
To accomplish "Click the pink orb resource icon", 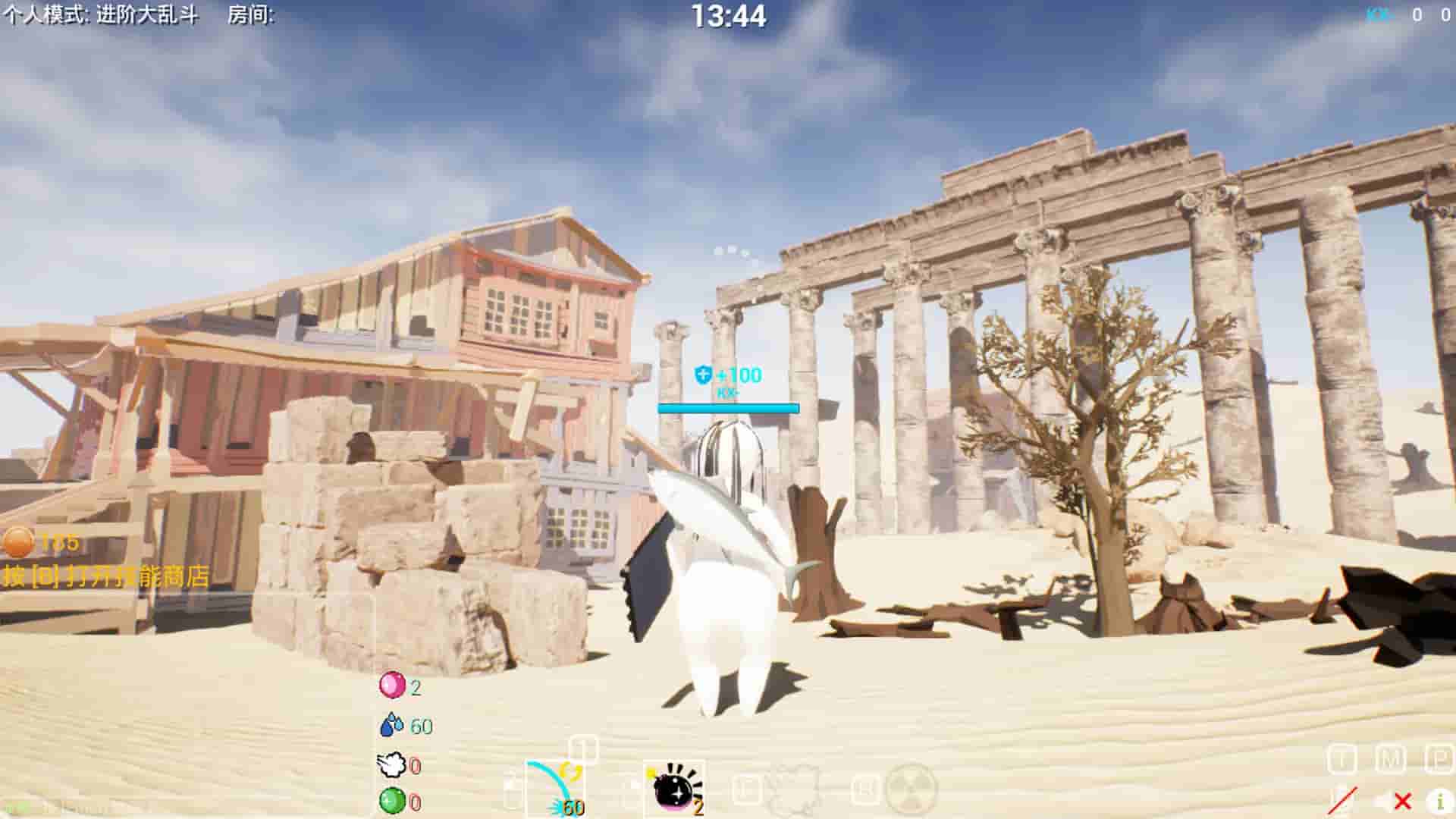I will coord(391,686).
